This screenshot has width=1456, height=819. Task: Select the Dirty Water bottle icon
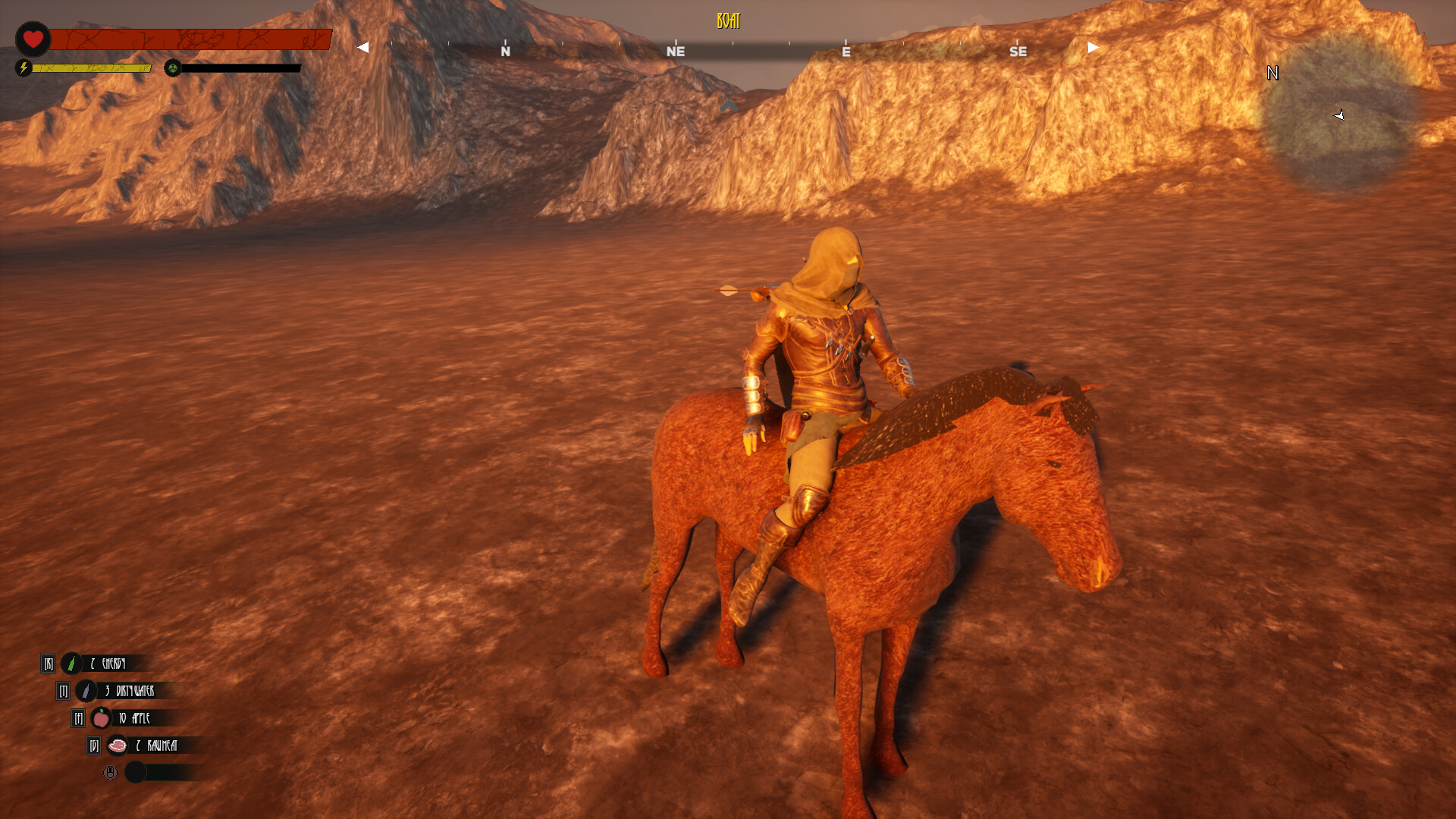pyautogui.click(x=86, y=691)
